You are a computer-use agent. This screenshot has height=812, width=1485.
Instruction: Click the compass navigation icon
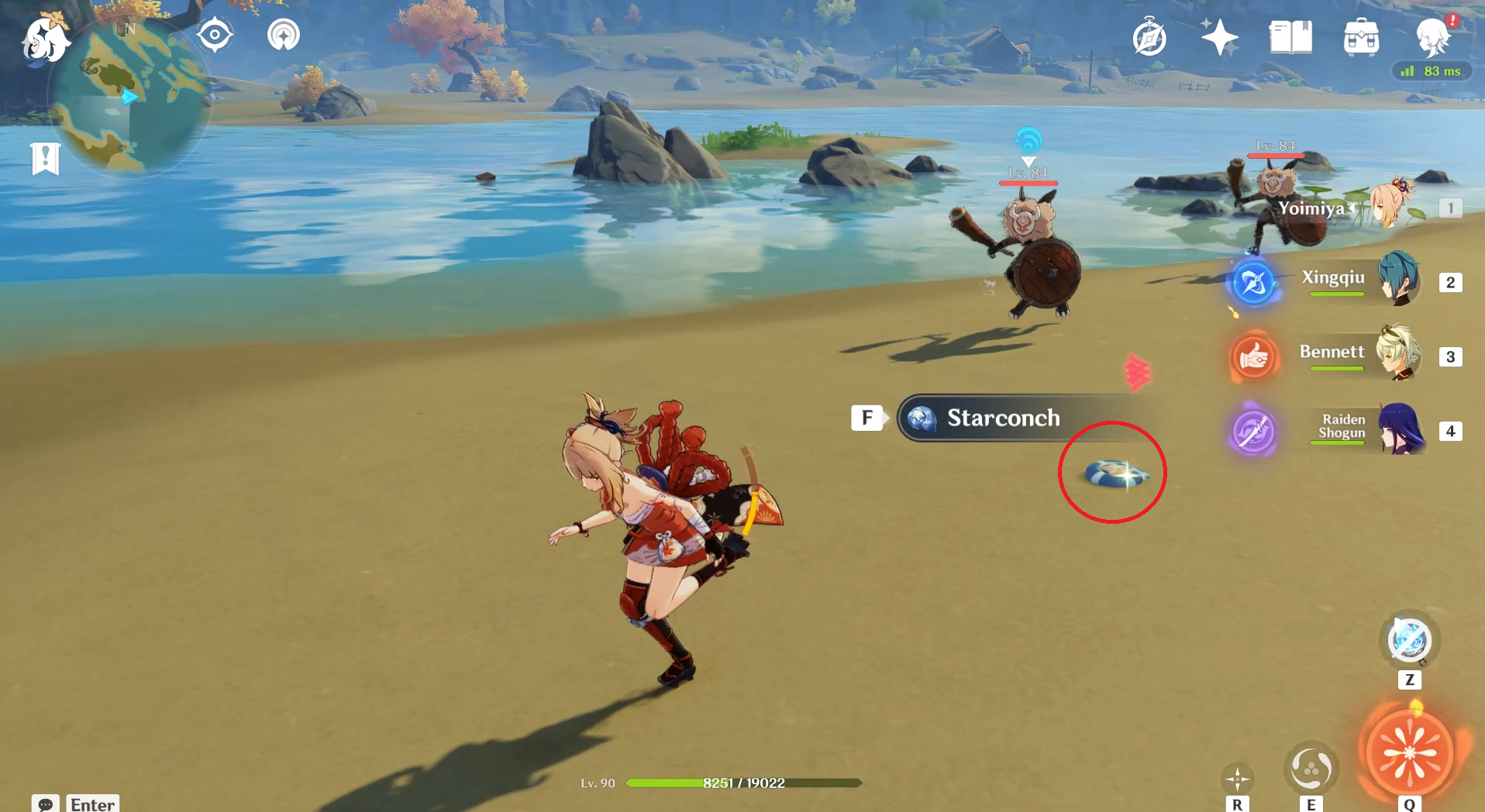click(x=215, y=33)
